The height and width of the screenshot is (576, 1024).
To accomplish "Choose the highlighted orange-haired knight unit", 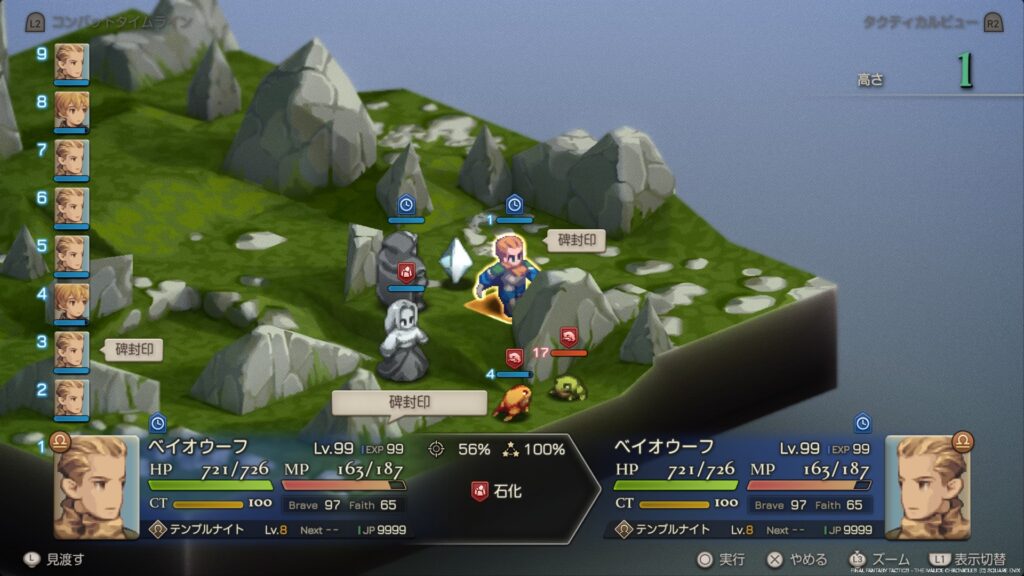I will tap(509, 272).
